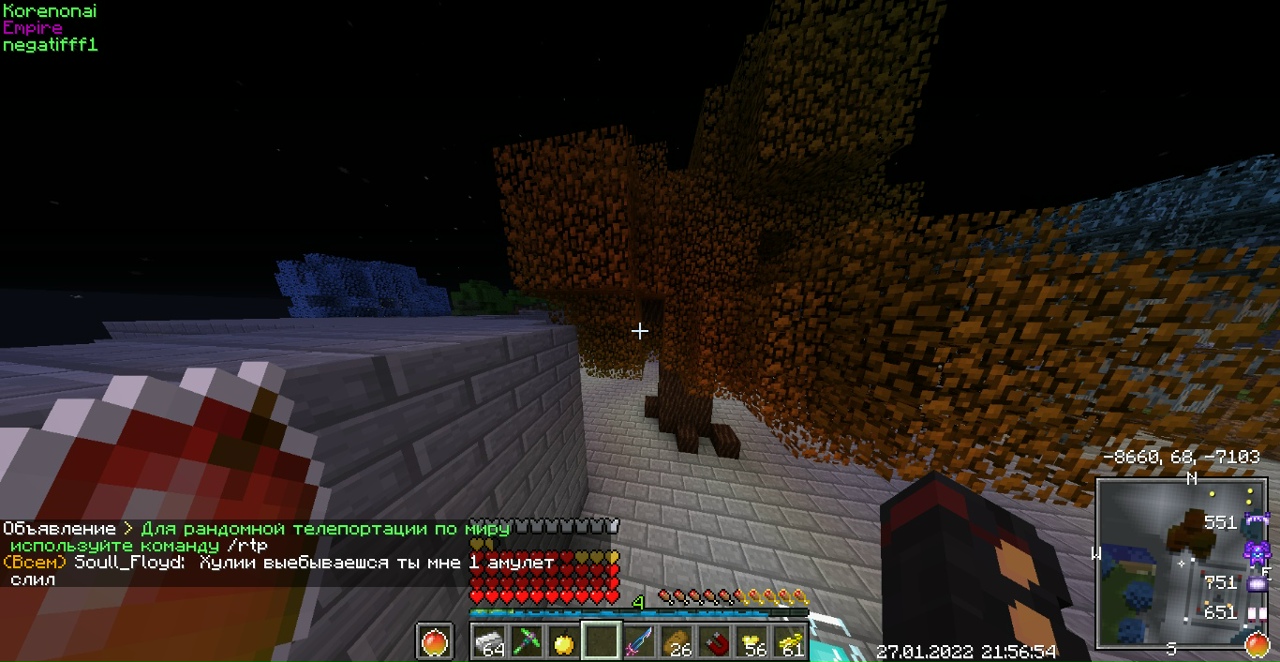The width and height of the screenshot is (1280, 662).
Task: Click the white boots armor icon
Action: point(1257,612)
